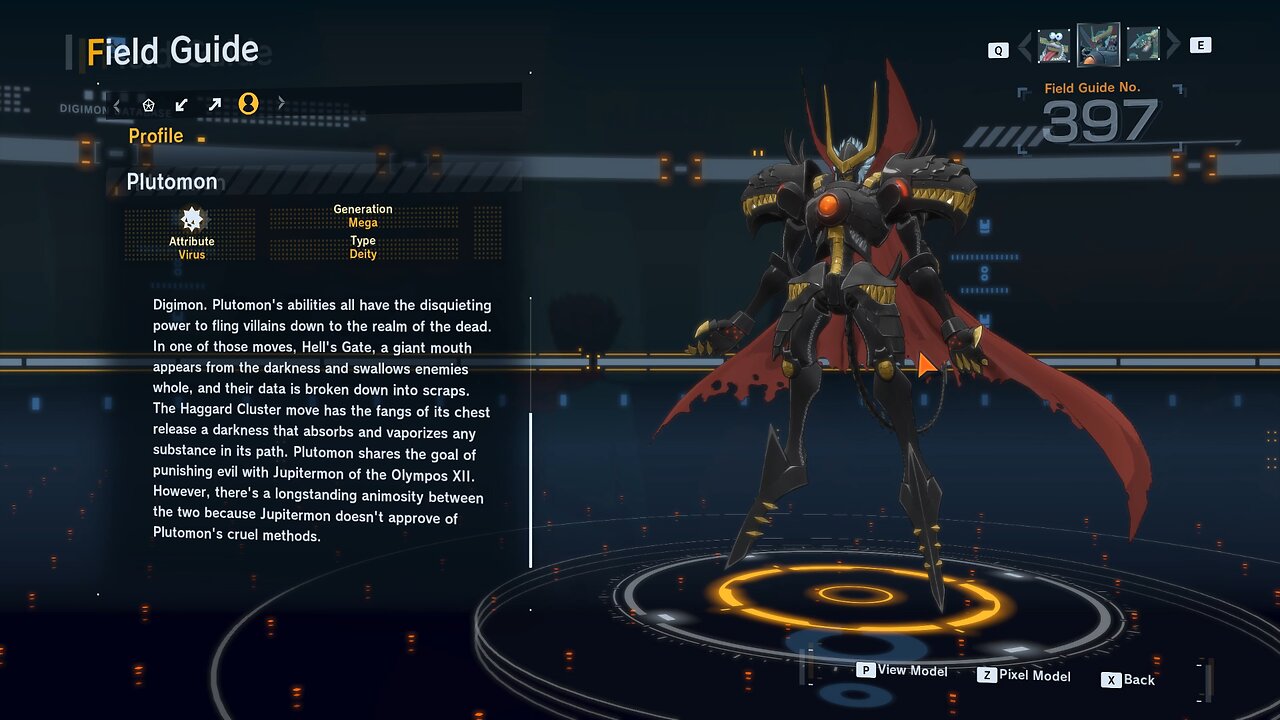Screen dimensions: 1280x720
Task: Select the current Plutomon thumbnail
Action: click(x=1098, y=45)
